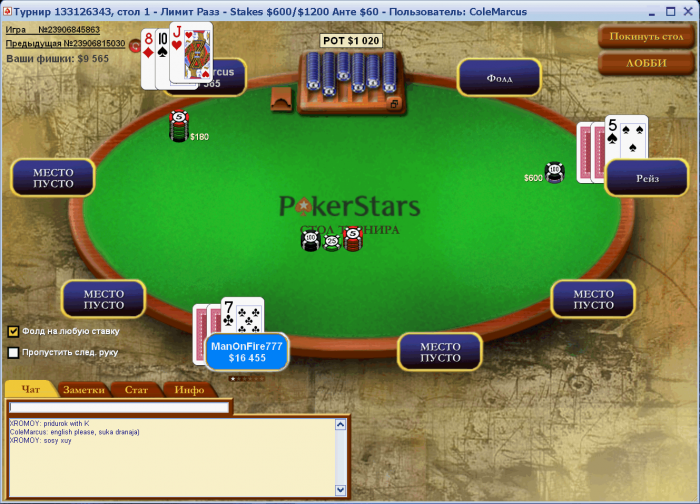Toggle the Фолд на любую ставку checkbox

14,331
